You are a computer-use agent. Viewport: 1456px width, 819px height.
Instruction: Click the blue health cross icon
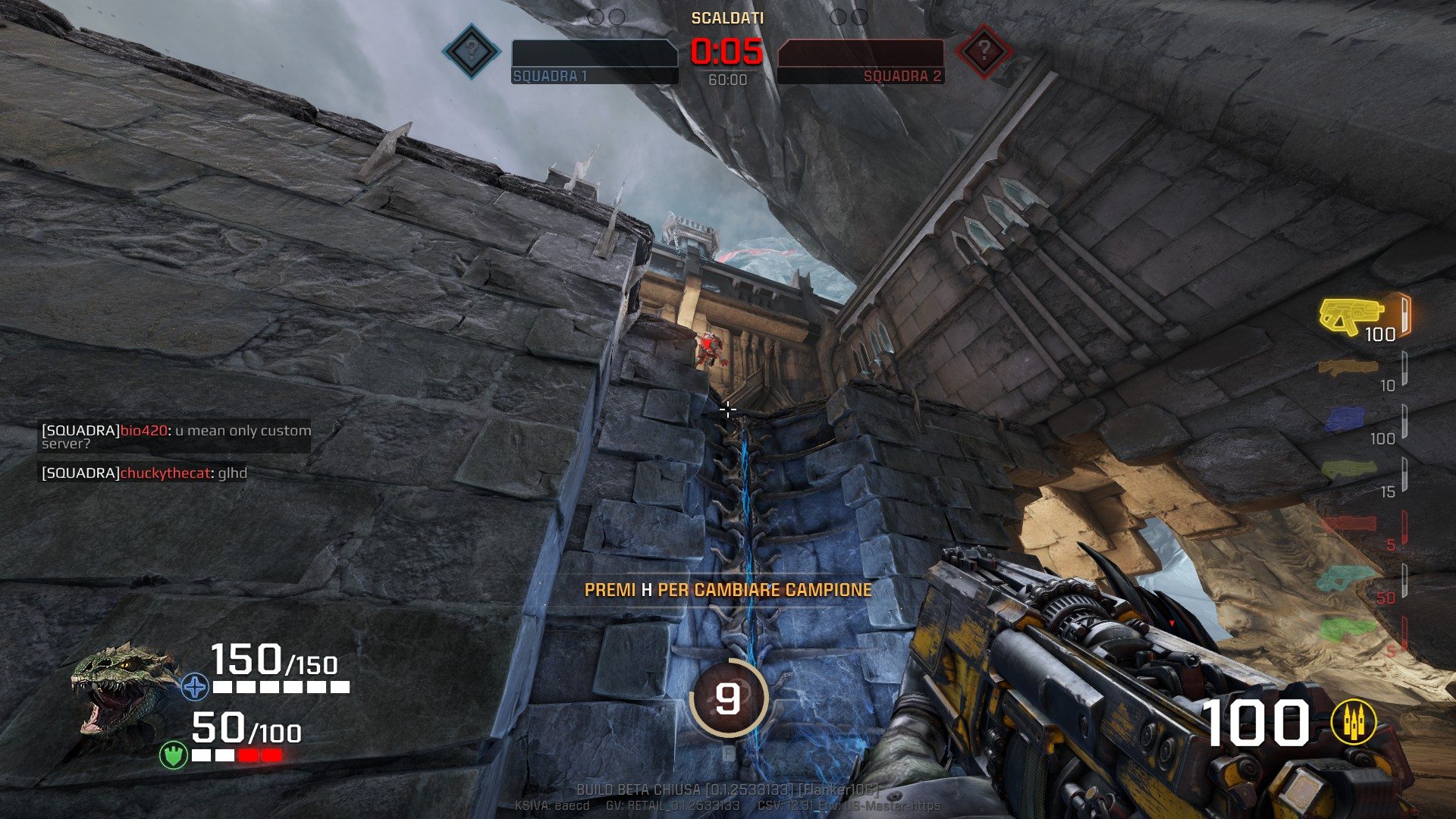click(x=195, y=687)
